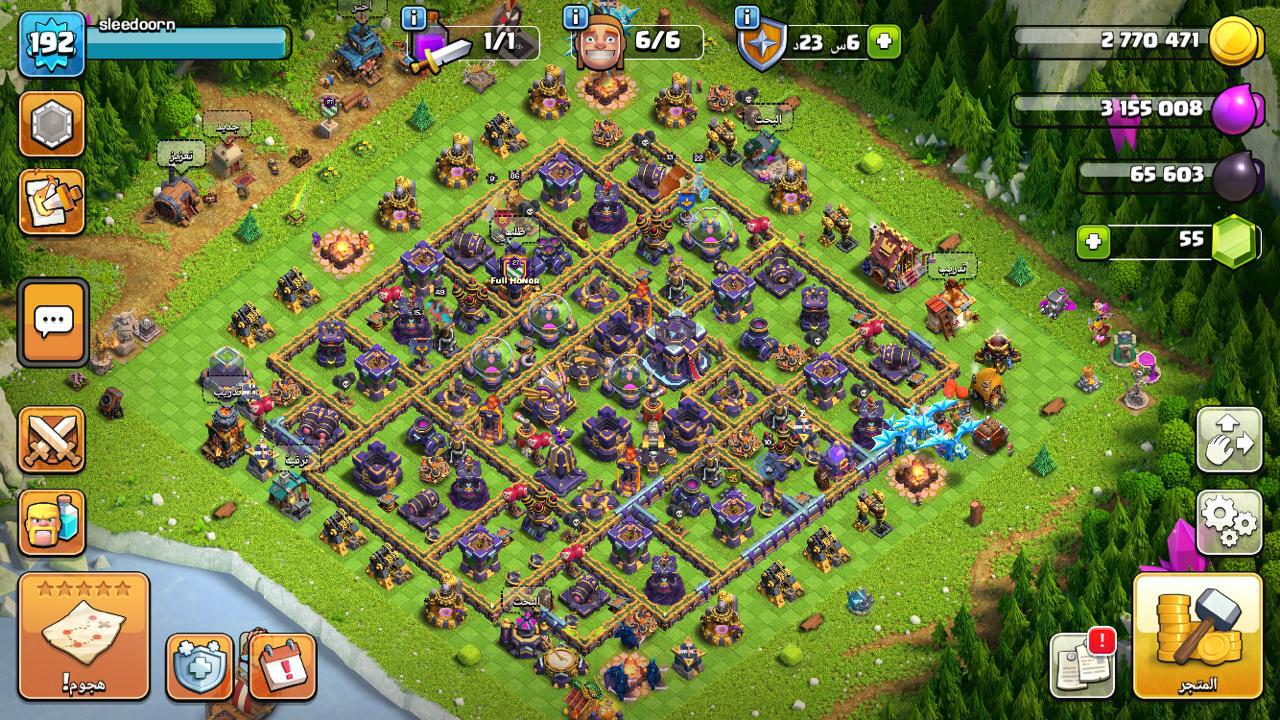Viewport: 1280px width, 720px height.
Task: Add gems with the green plus button
Action: pos(1093,242)
